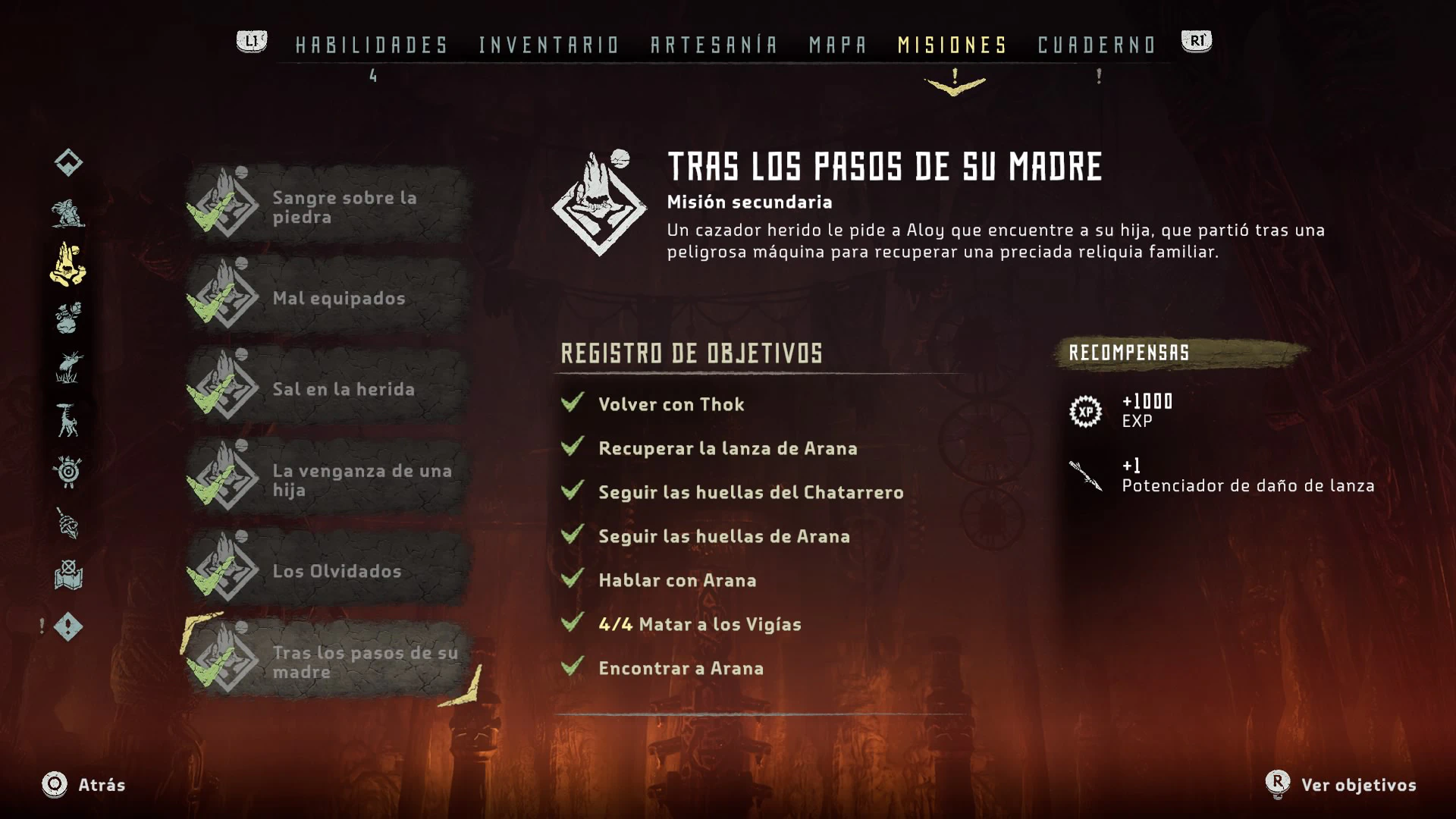The image size is (1456, 819).
Task: Select the Misiones tab
Action: [952, 45]
